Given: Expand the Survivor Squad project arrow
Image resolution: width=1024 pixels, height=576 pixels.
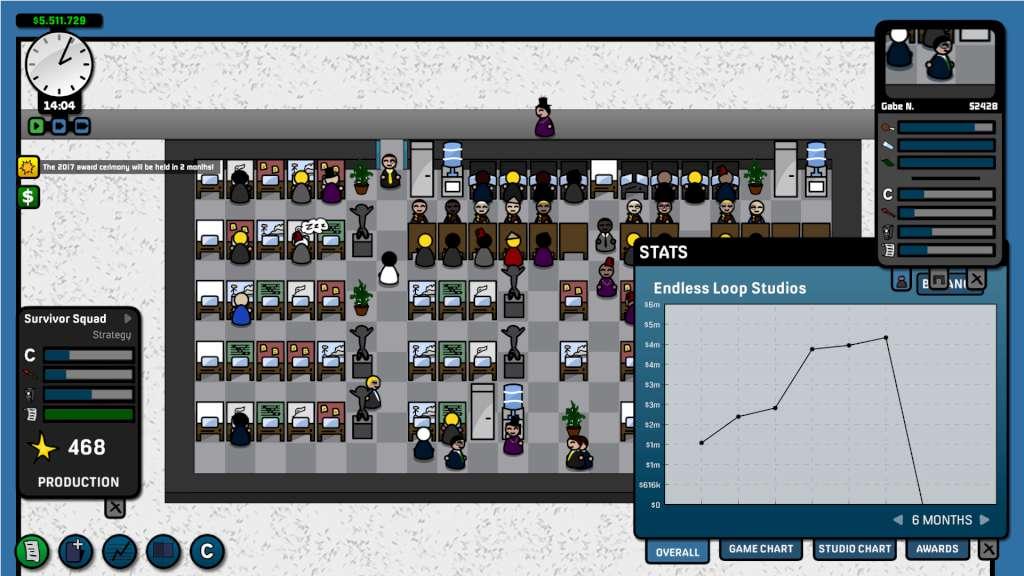Looking at the screenshot, I should tap(127, 319).
